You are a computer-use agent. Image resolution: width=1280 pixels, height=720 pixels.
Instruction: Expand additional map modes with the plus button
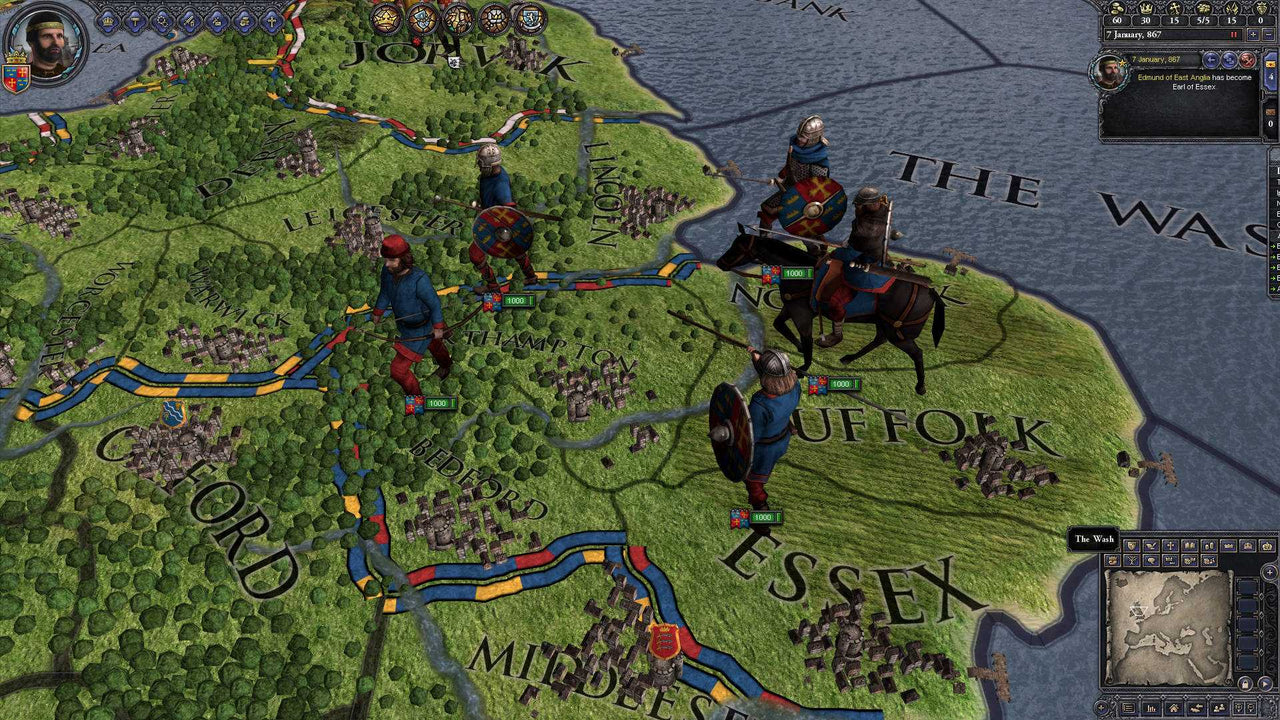pos(1270,572)
